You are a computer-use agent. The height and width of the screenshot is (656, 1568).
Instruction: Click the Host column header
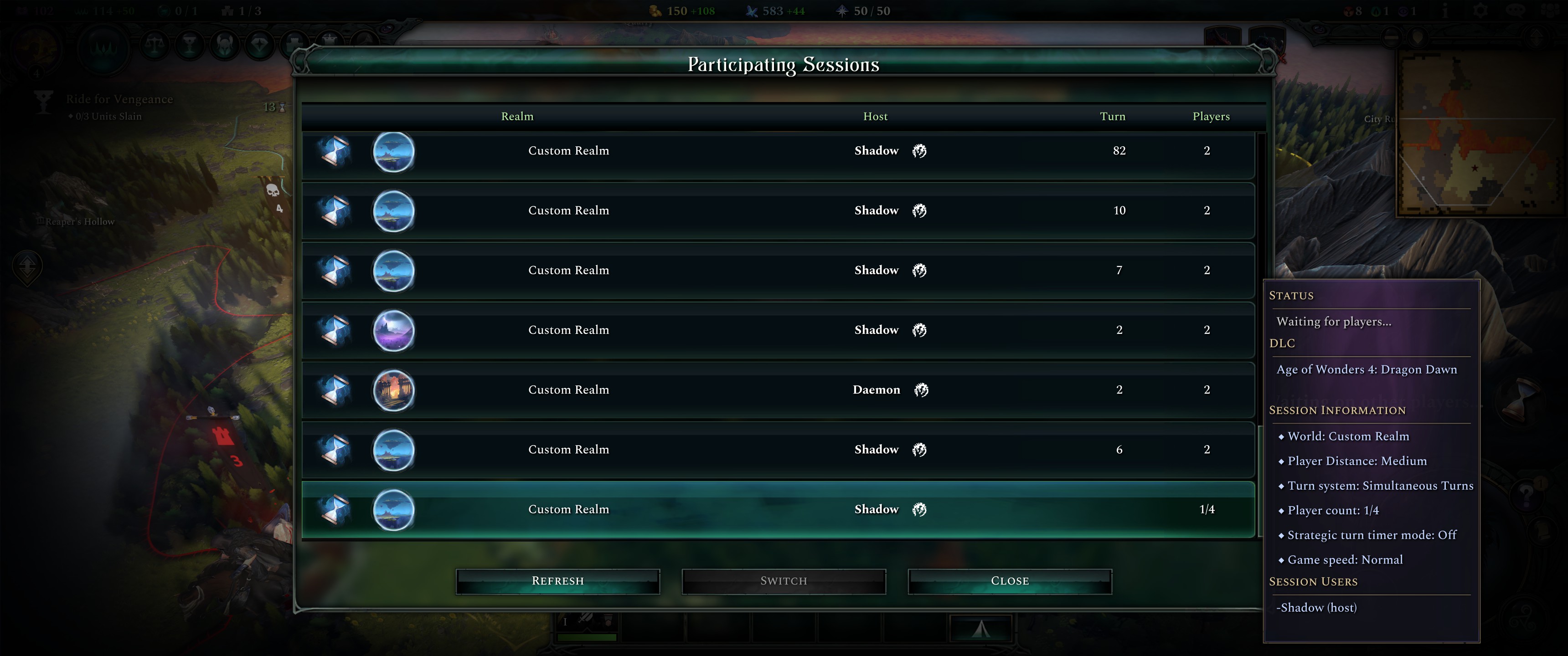click(x=875, y=116)
